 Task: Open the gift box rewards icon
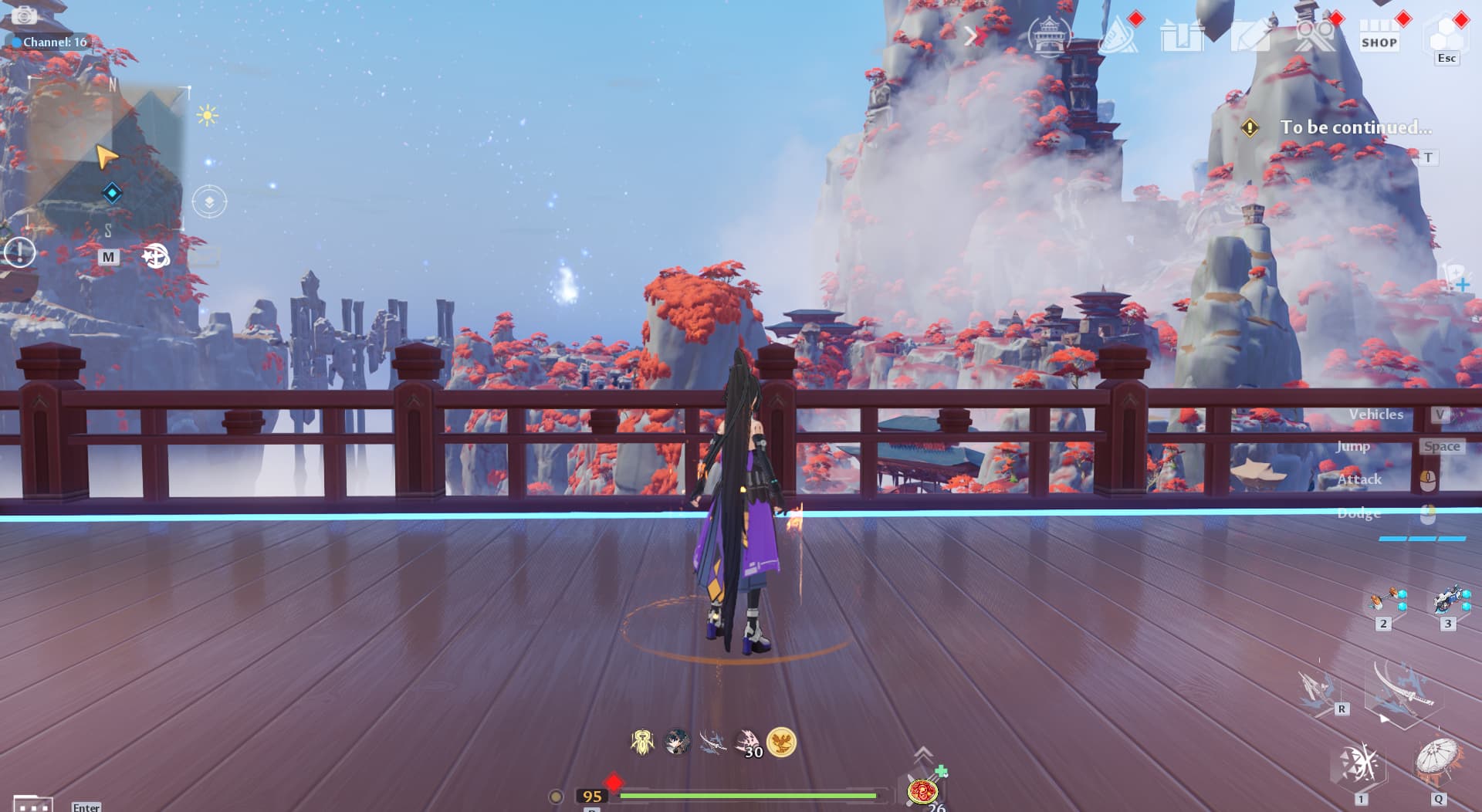pos(1181,36)
